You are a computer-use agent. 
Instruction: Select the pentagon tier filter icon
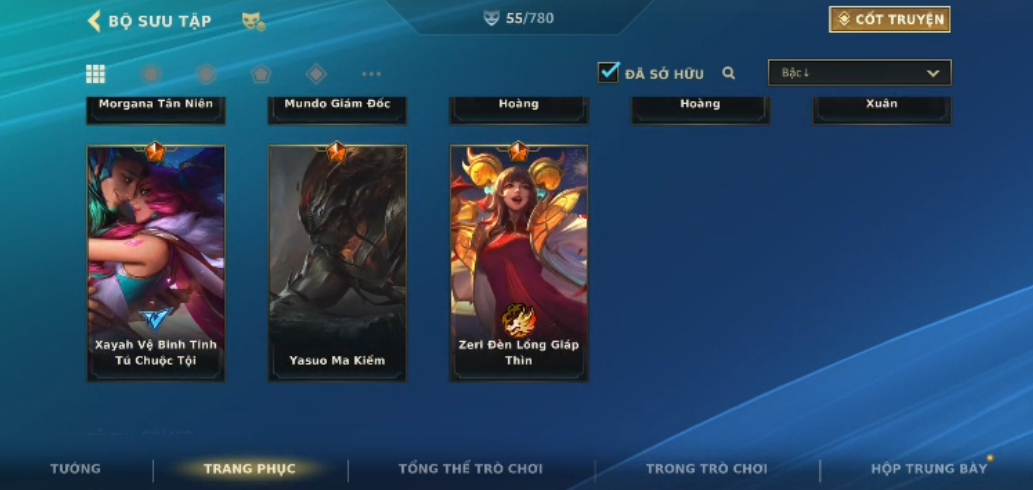click(x=261, y=74)
